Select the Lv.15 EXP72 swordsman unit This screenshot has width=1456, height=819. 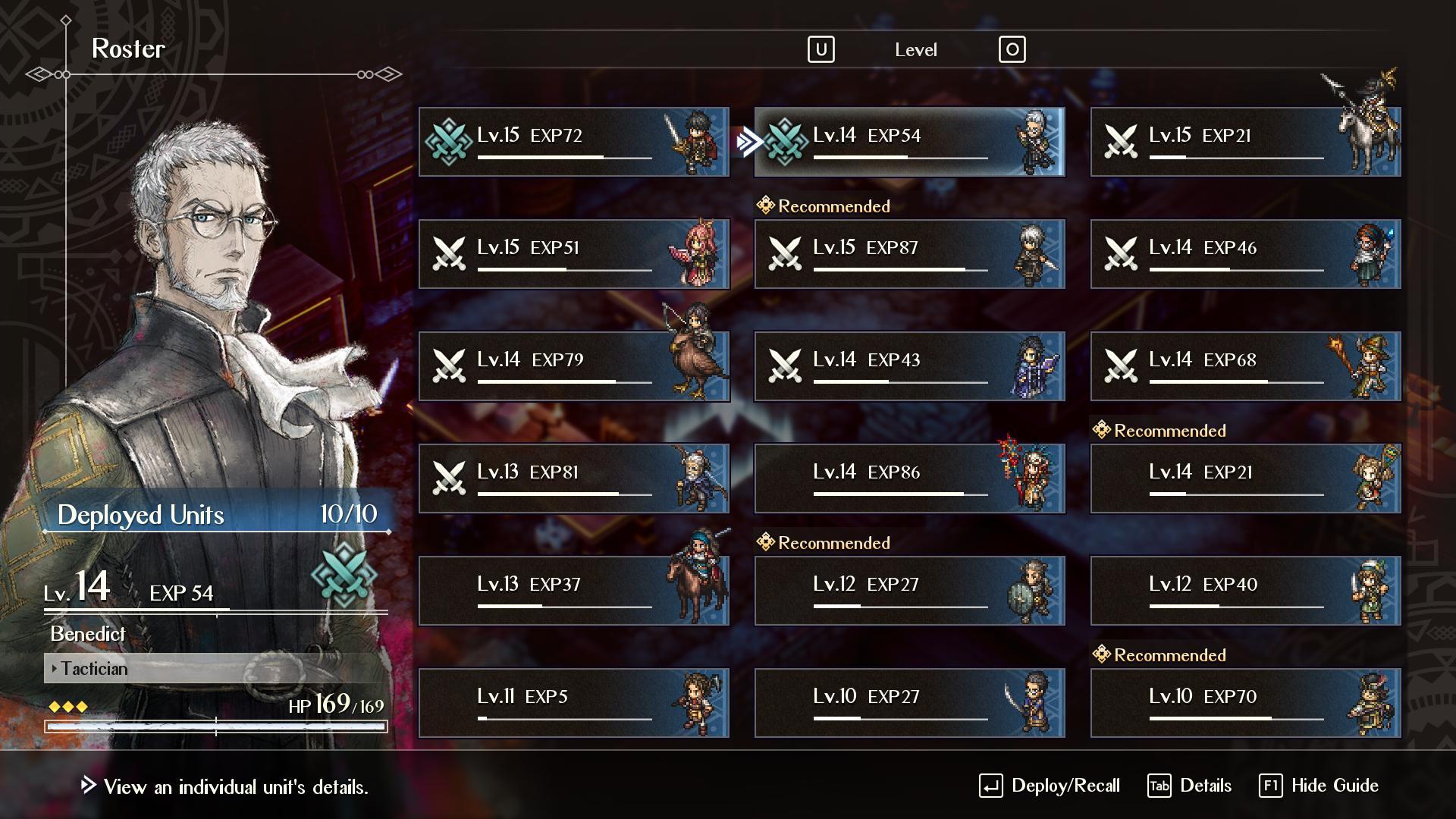click(x=573, y=142)
